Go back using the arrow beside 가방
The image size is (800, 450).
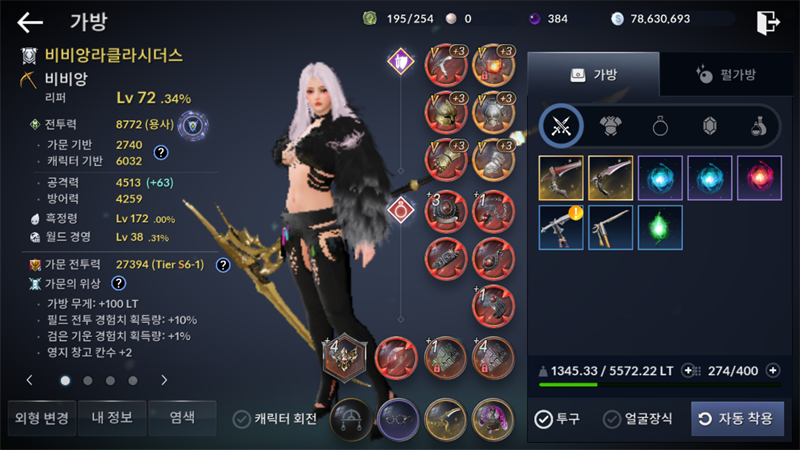(x=30, y=22)
